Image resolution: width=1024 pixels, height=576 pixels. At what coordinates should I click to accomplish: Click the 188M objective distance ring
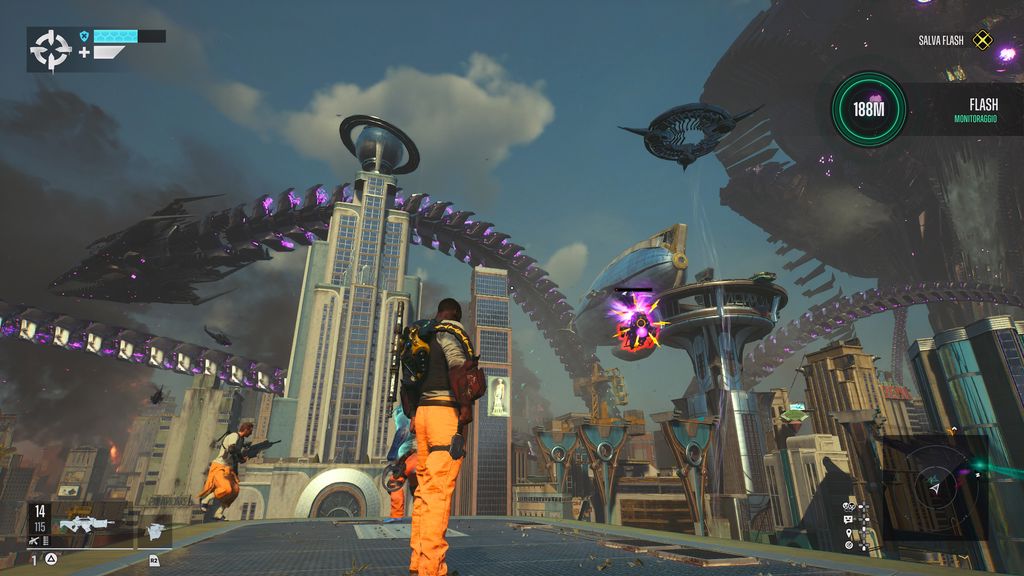[868, 109]
